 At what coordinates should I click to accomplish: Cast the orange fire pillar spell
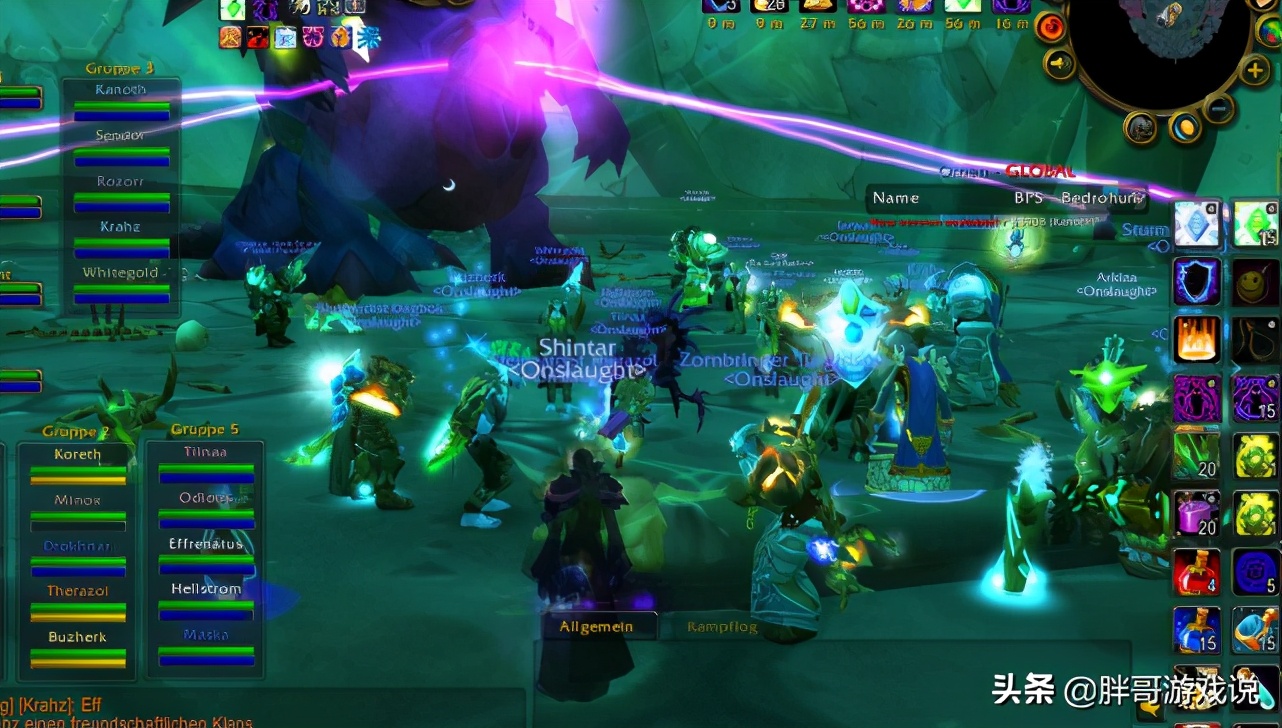click(1197, 340)
